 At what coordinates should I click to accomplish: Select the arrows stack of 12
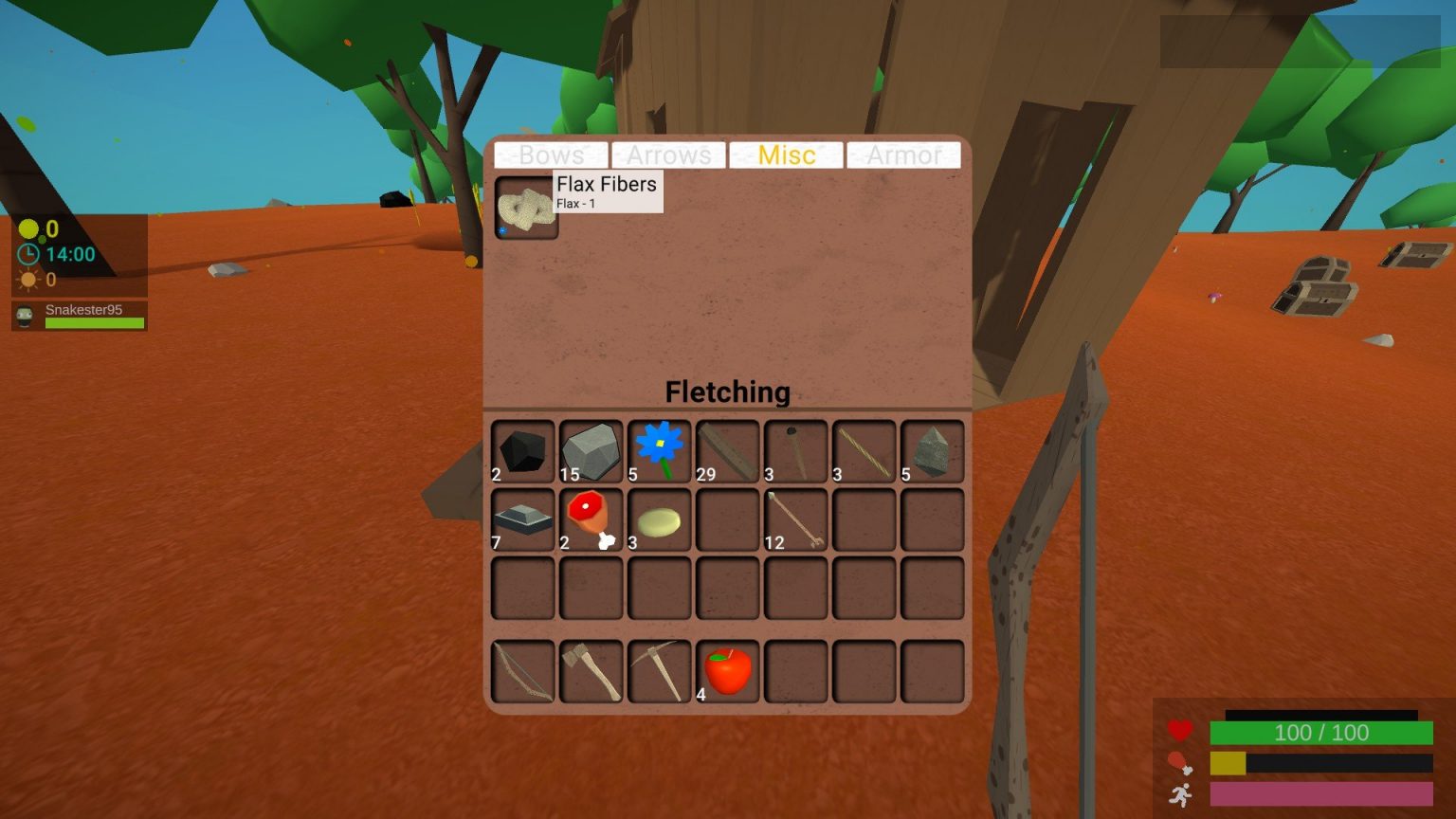pos(795,519)
